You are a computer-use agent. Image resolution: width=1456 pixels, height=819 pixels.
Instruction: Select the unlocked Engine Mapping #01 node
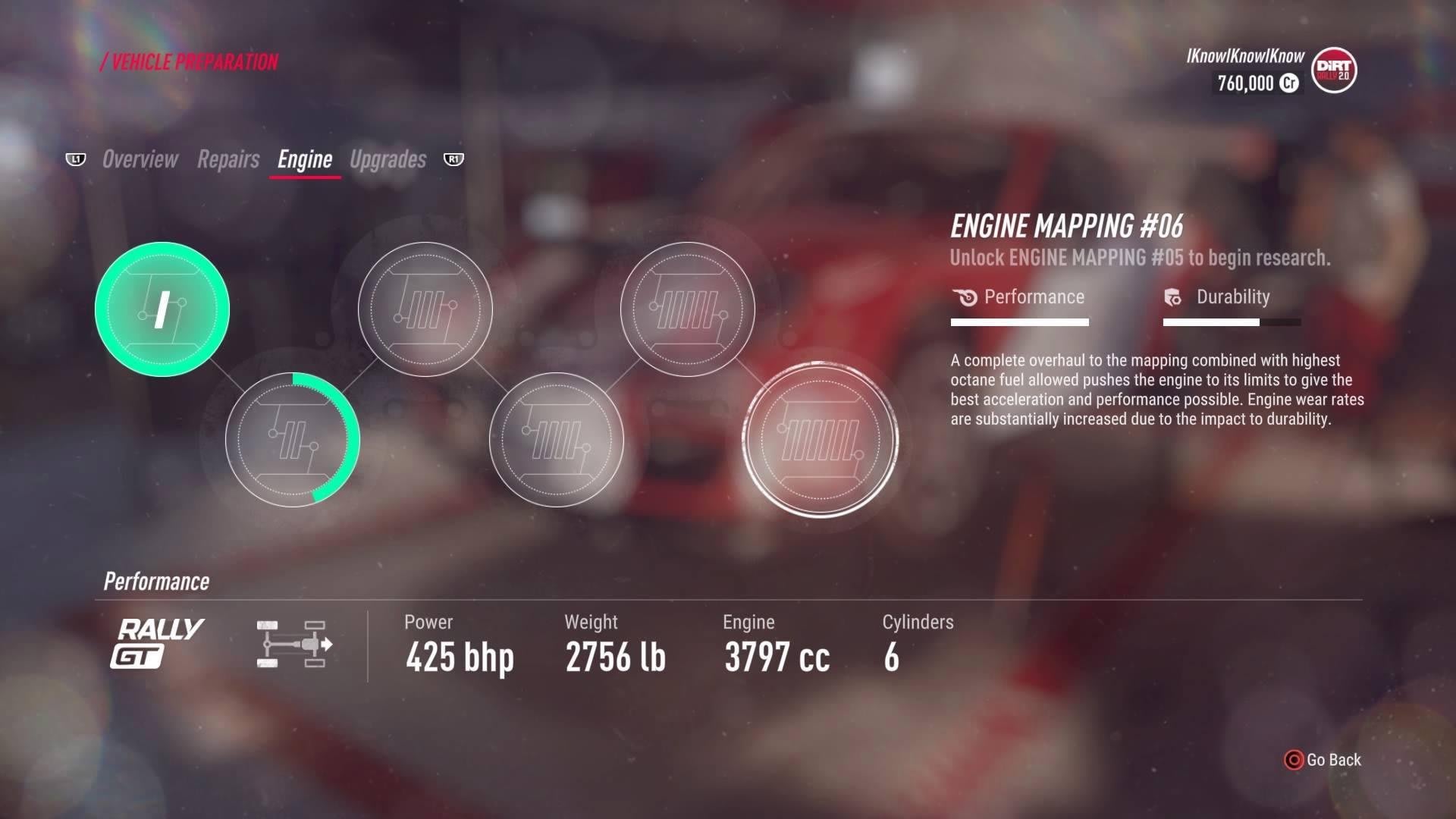click(x=162, y=309)
